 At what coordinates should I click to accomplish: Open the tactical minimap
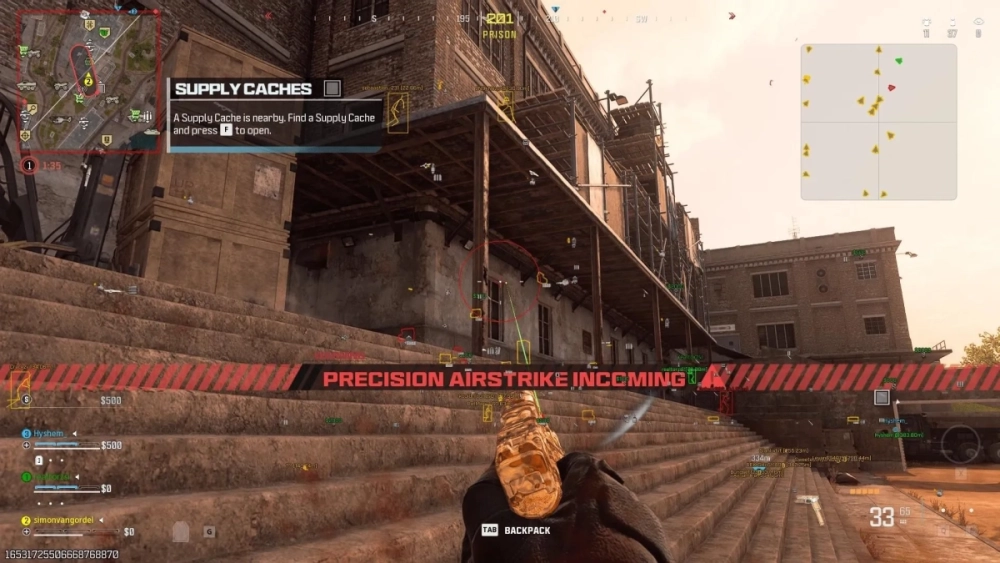(x=88, y=80)
